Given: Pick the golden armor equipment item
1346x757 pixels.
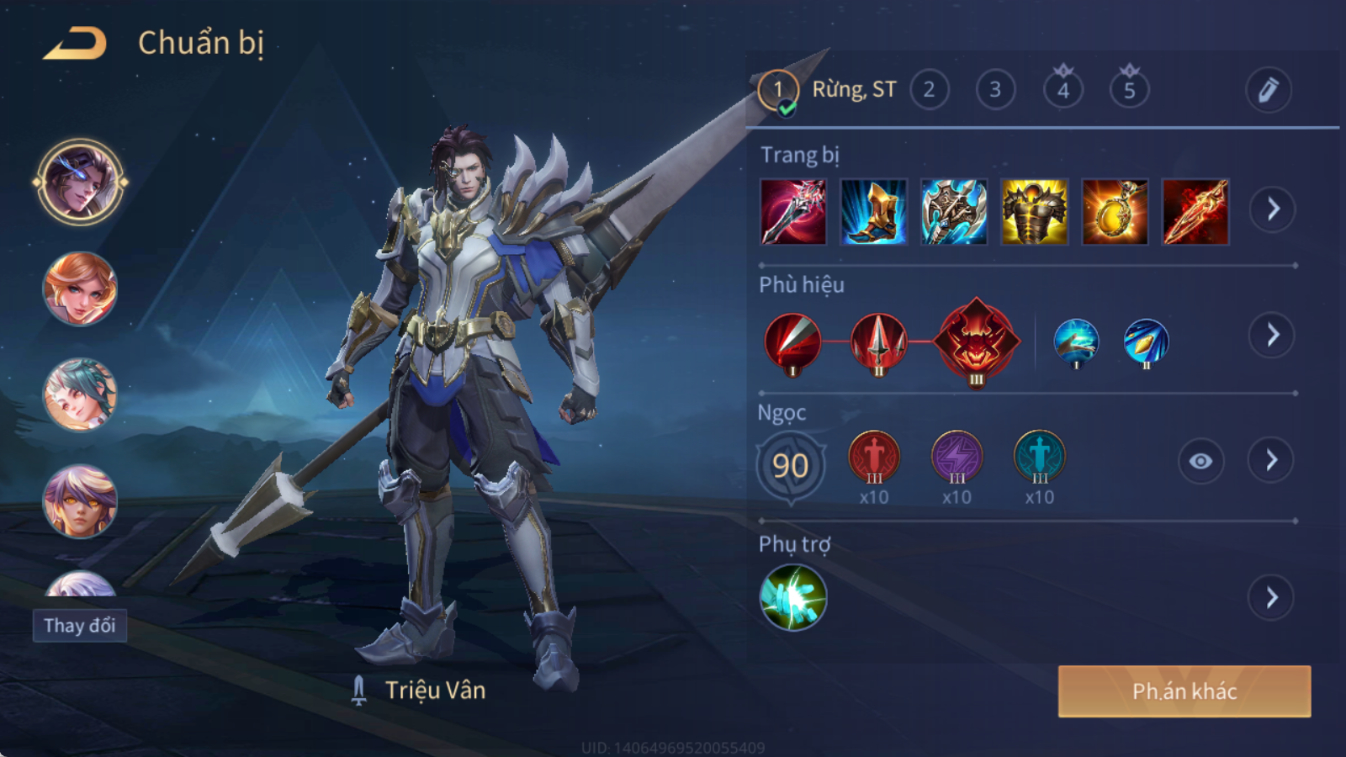Looking at the screenshot, I should pos(1035,212).
